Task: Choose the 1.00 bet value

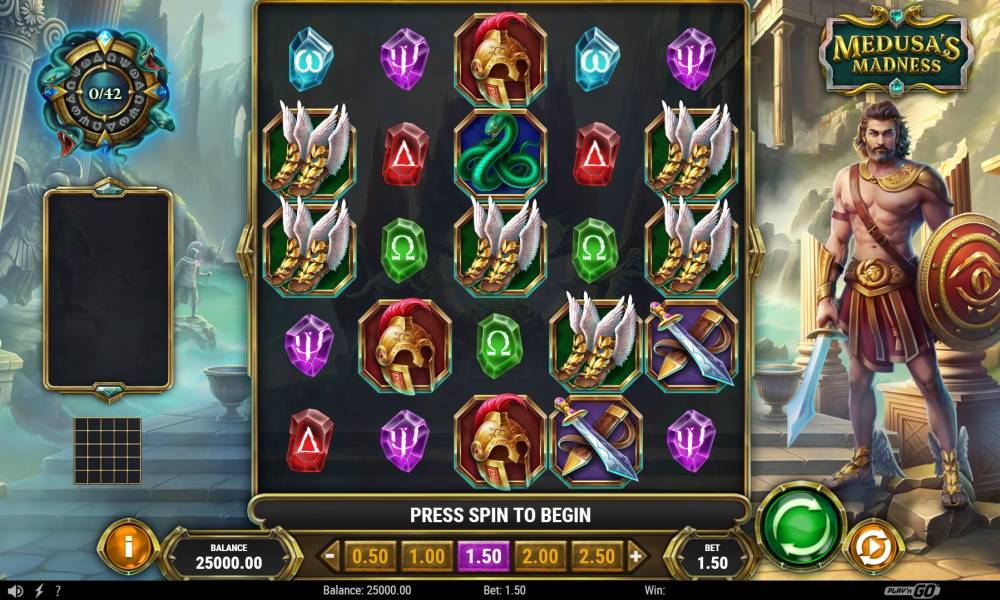Action: tap(427, 555)
